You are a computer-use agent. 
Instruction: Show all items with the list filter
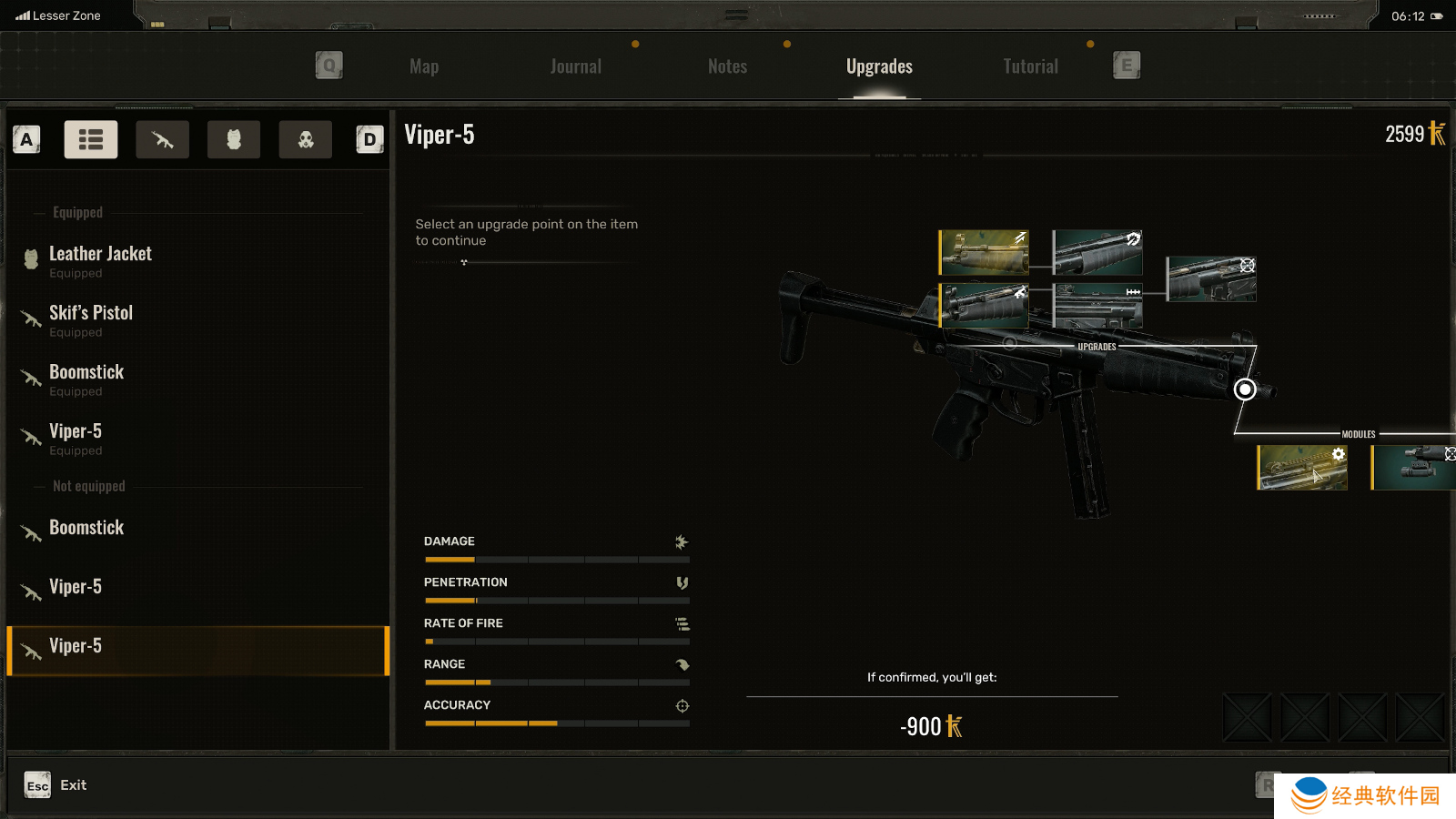tap(91, 139)
